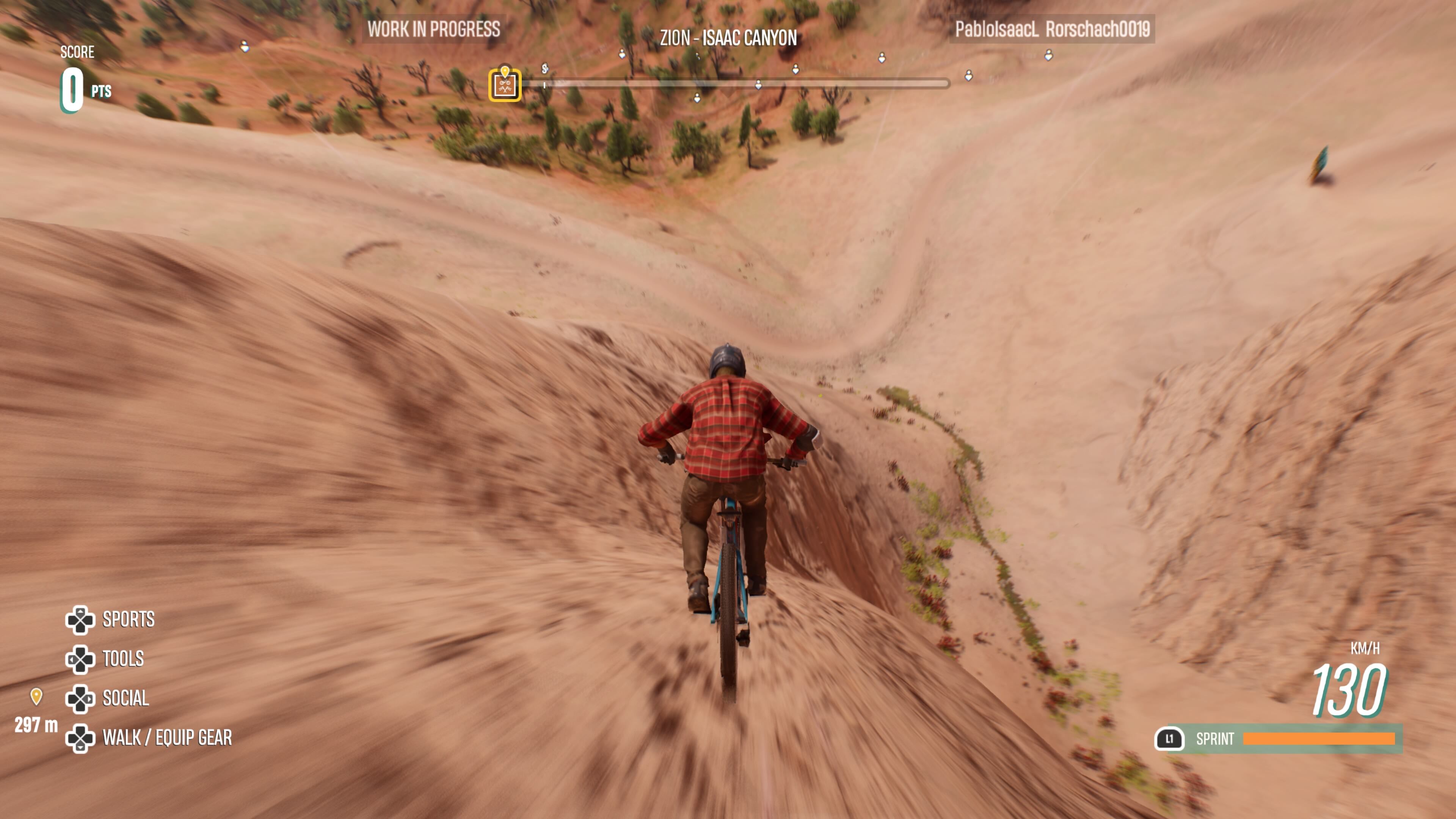Open the SPORTS d-pad menu
Screen dimensions: 1456x819
coord(82,620)
